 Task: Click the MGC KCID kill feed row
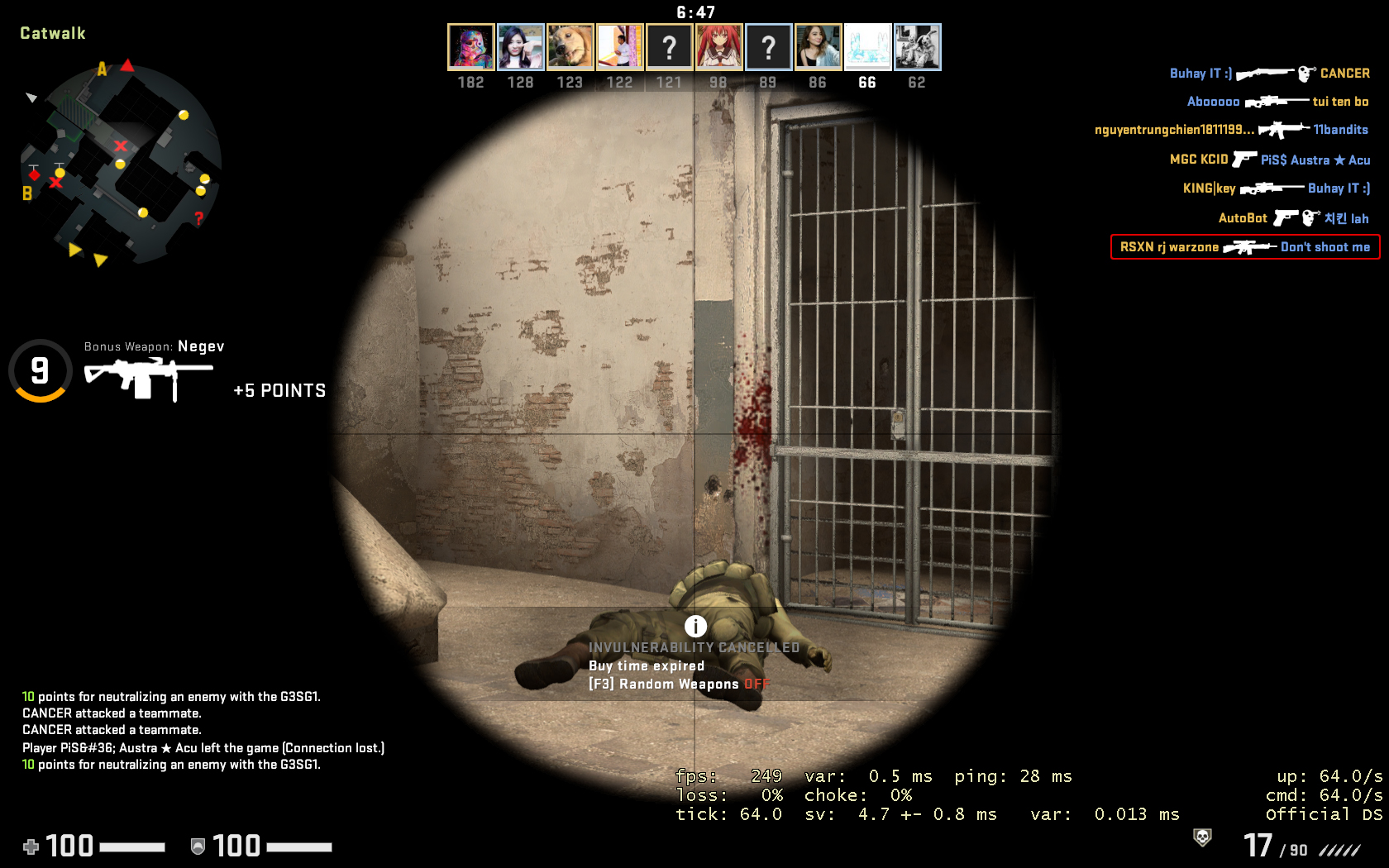[1270, 160]
